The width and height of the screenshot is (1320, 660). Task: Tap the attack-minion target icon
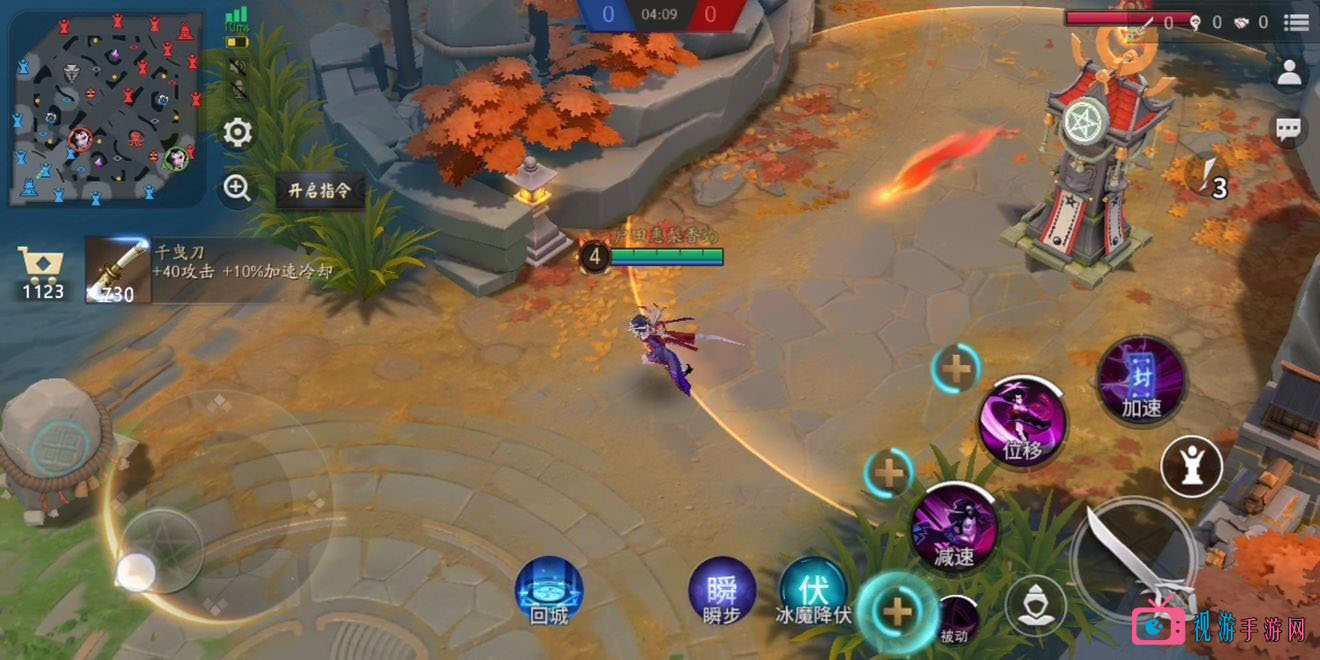1035,605
